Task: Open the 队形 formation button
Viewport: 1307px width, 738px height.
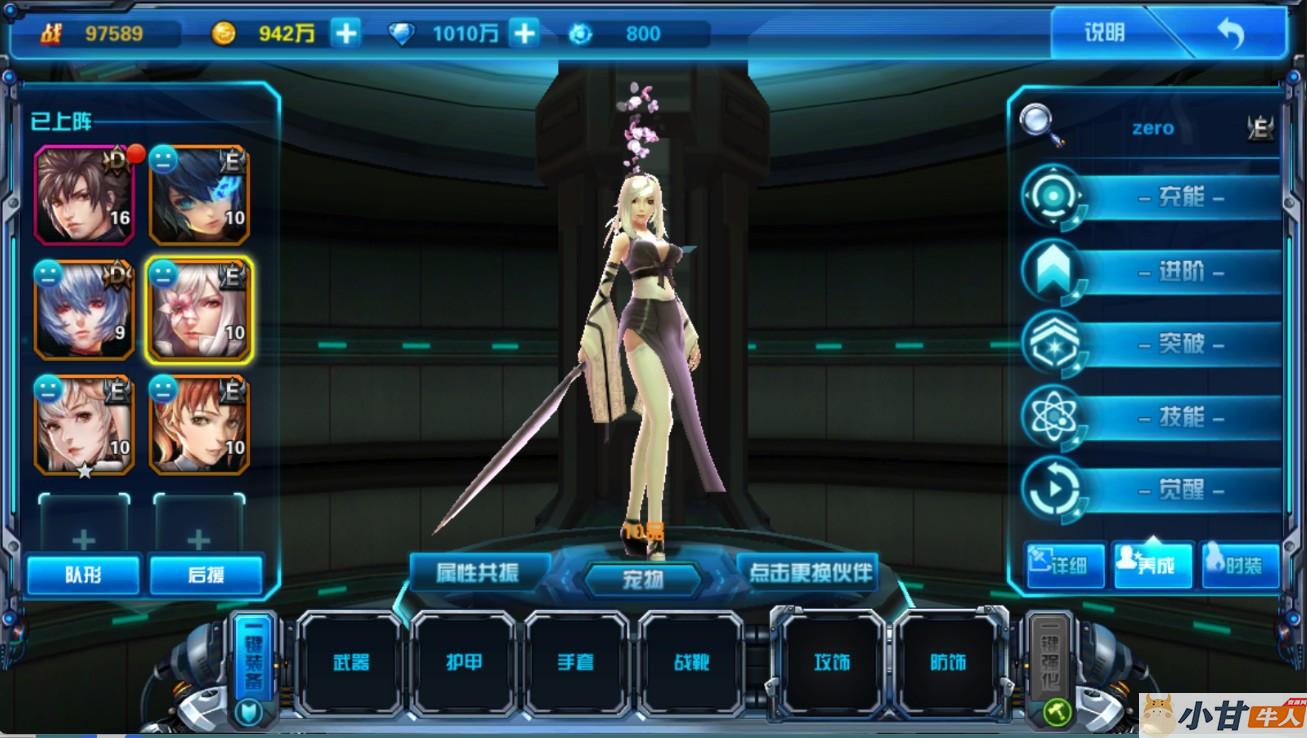Action: pyautogui.click(x=83, y=575)
